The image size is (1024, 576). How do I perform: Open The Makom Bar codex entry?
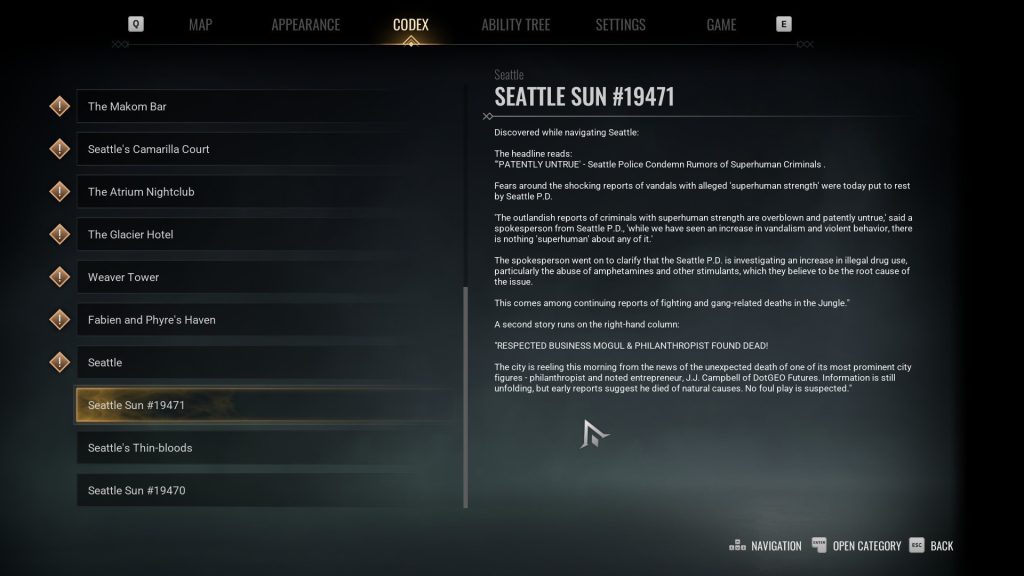pos(258,107)
